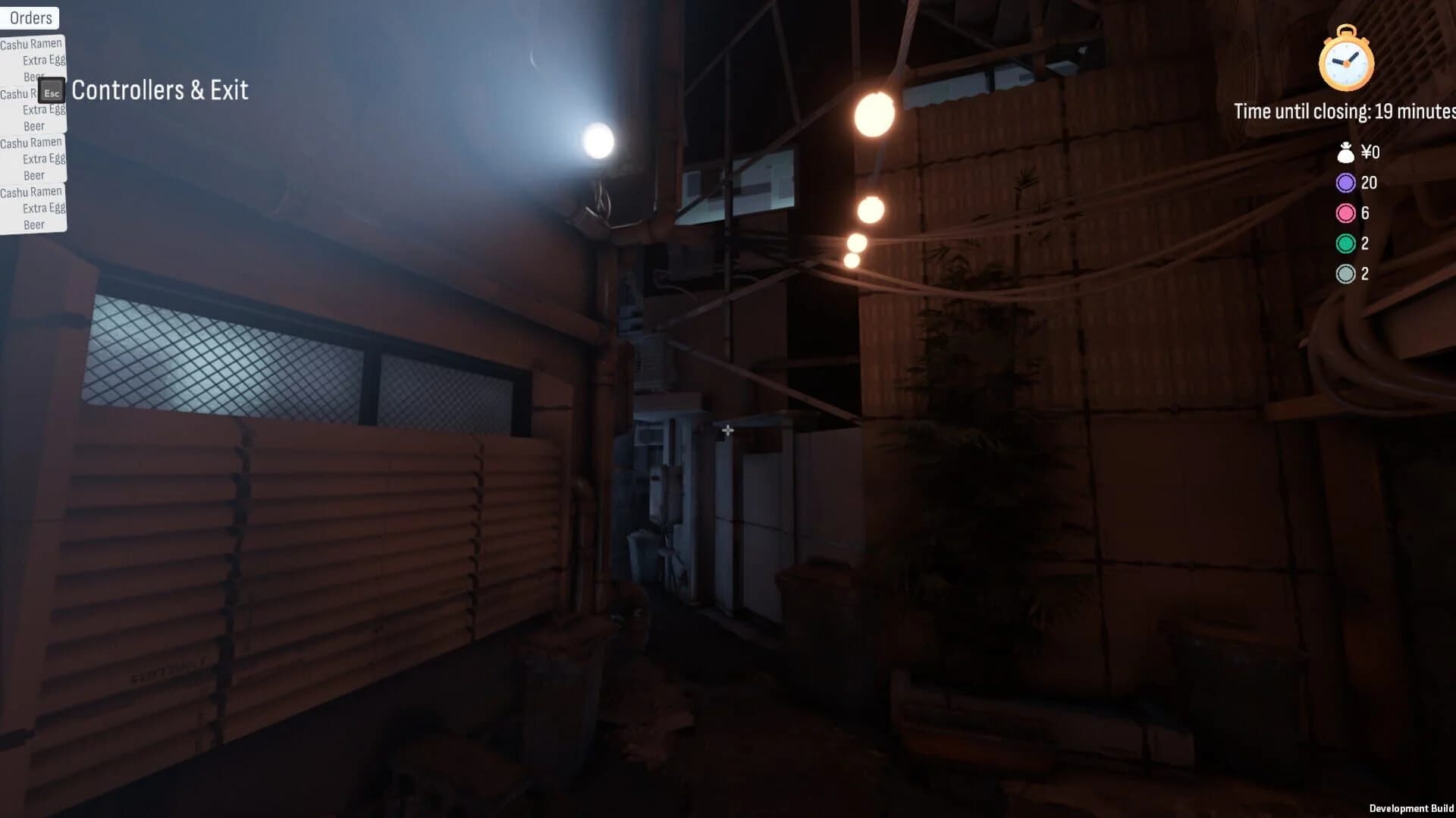Image resolution: width=1456 pixels, height=818 pixels.
Task: Click the gray token icon with count 2
Action: pos(1345,274)
